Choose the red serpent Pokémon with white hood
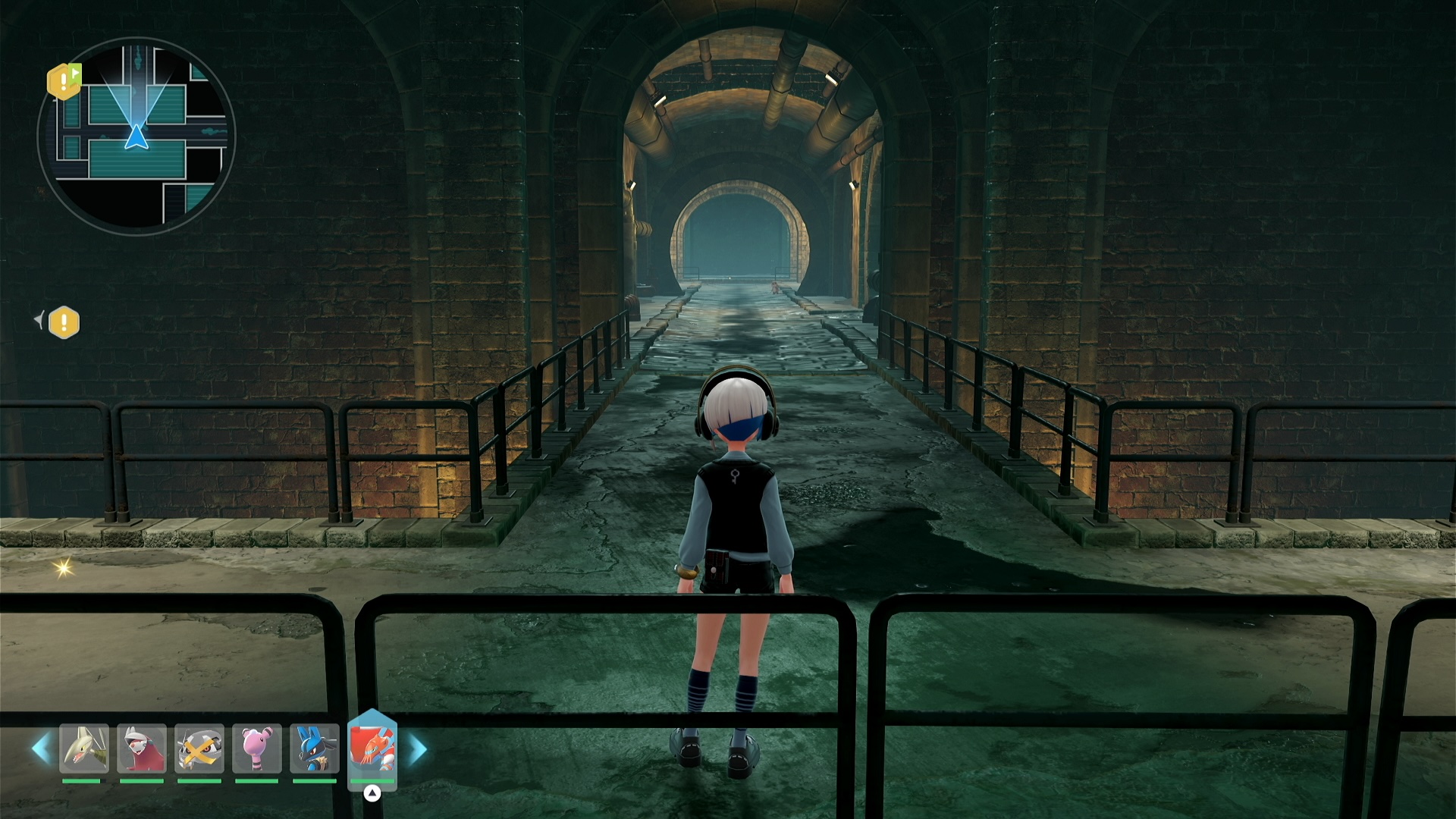Viewport: 1456px width, 819px height. (x=142, y=748)
